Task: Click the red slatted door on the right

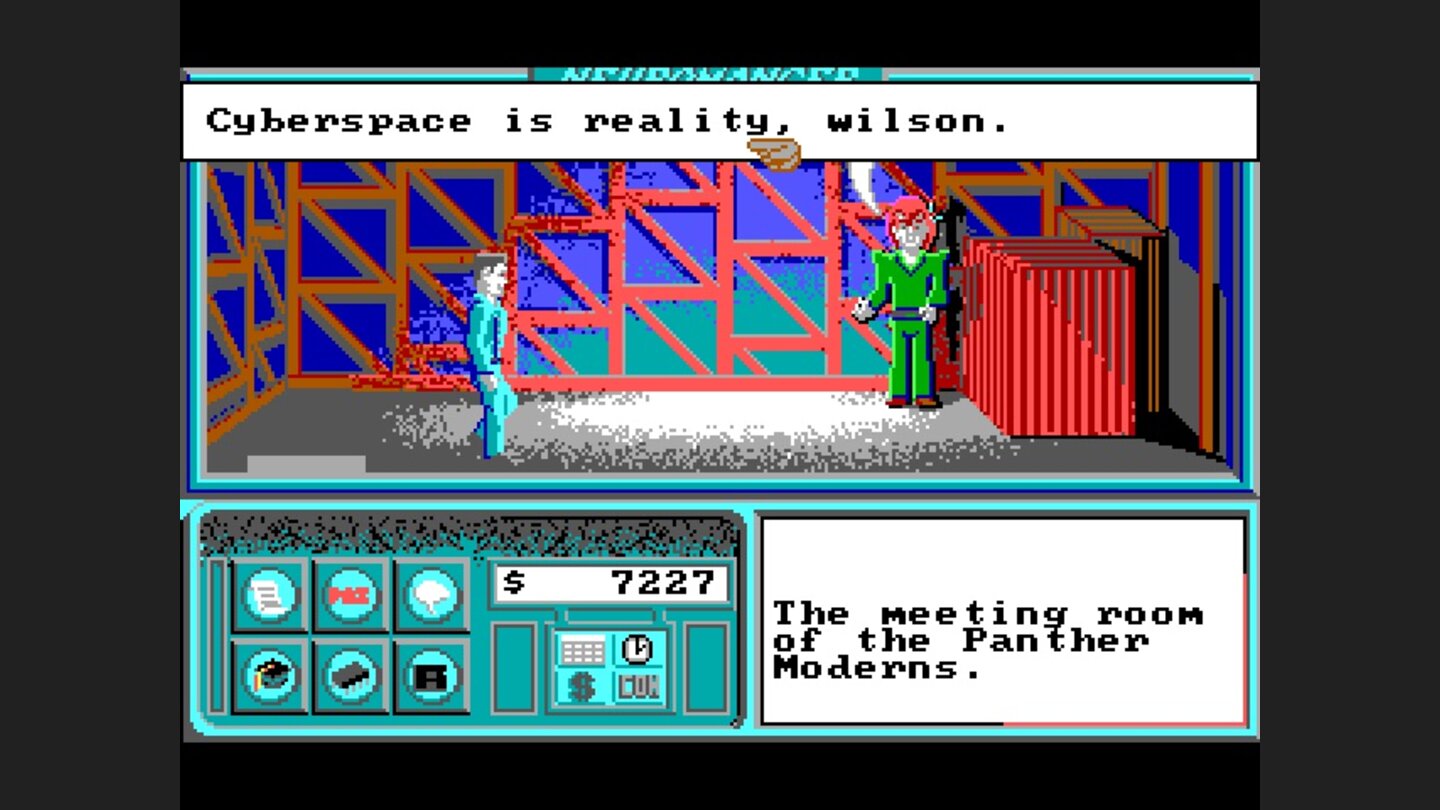Action: click(1050, 330)
